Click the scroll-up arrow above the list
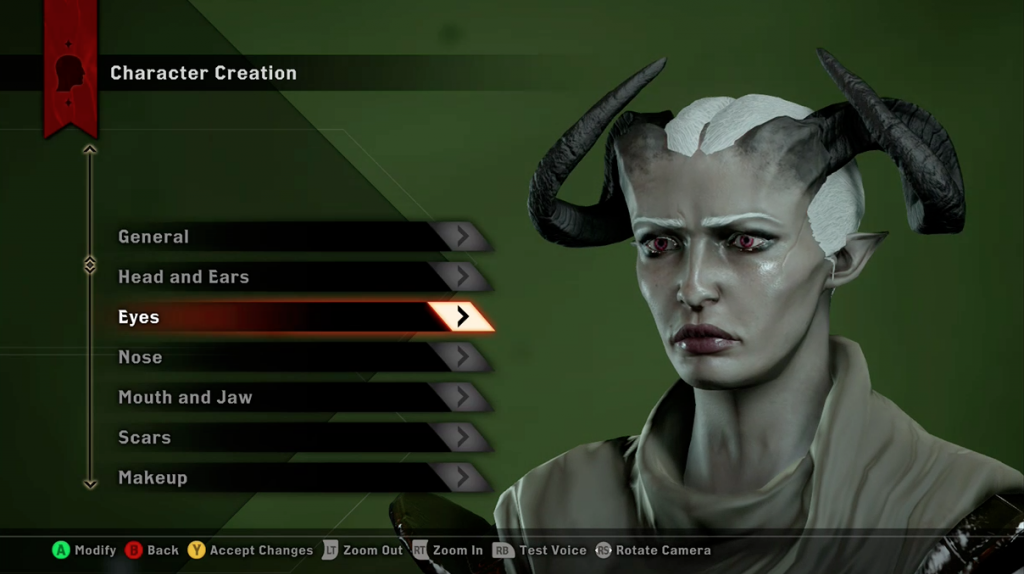 [90, 150]
